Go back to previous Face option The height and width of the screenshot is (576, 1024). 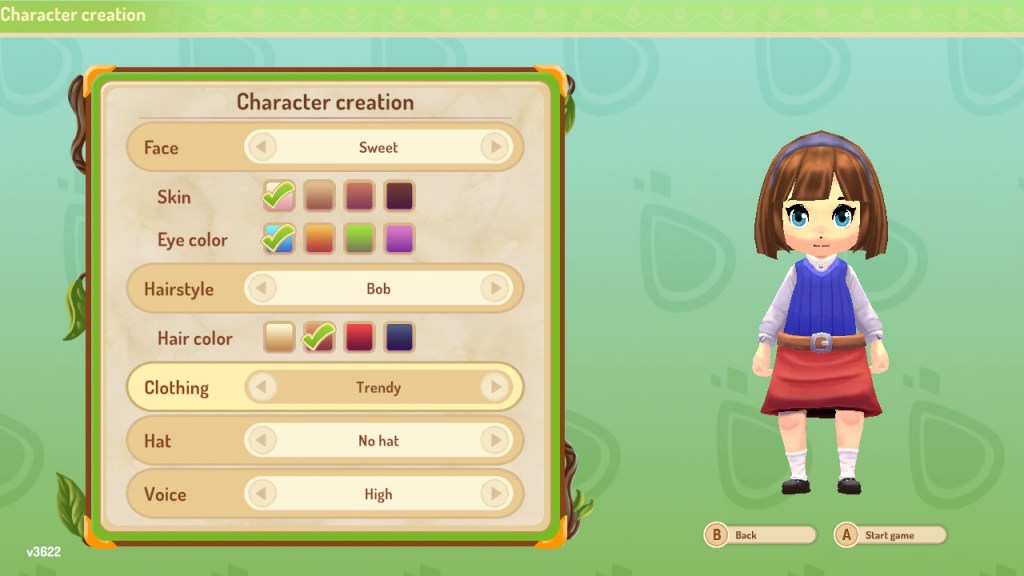click(261, 148)
